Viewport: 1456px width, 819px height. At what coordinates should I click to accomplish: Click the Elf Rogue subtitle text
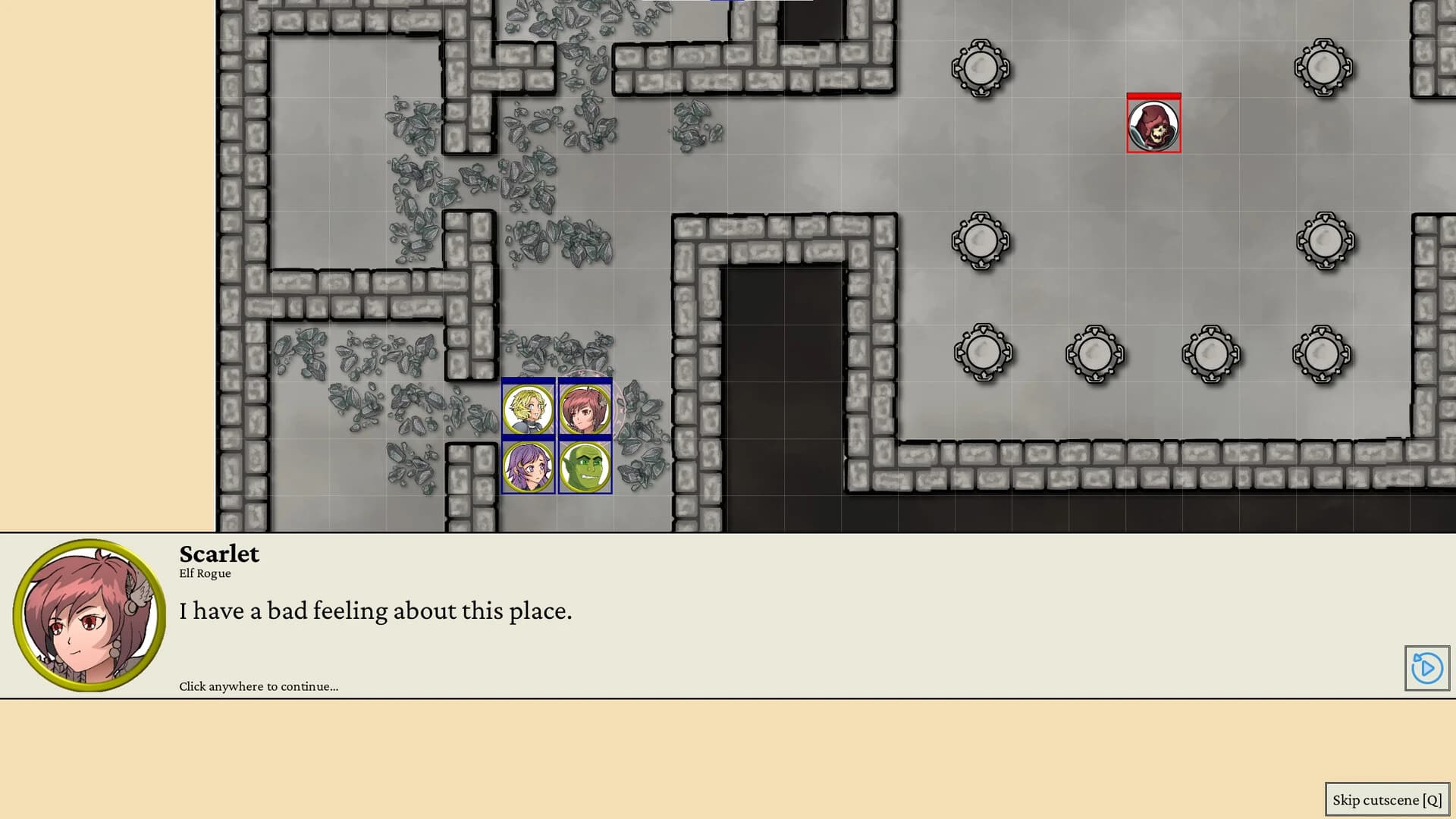(x=205, y=573)
